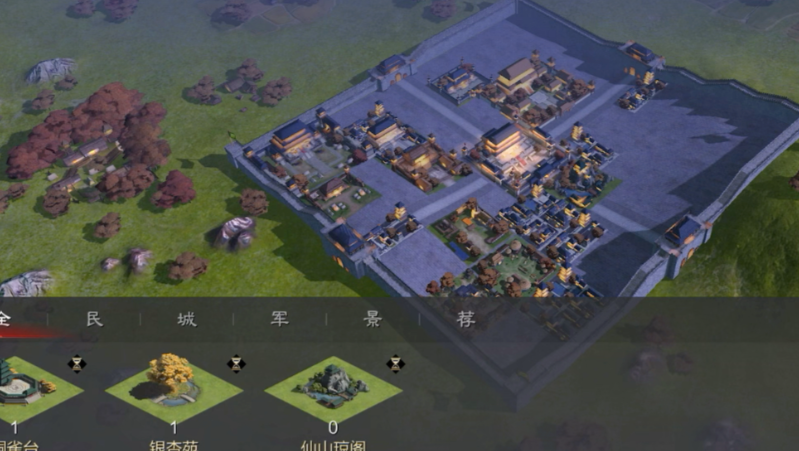Click the hourglass icon beside the ginkgo tree

point(236,363)
